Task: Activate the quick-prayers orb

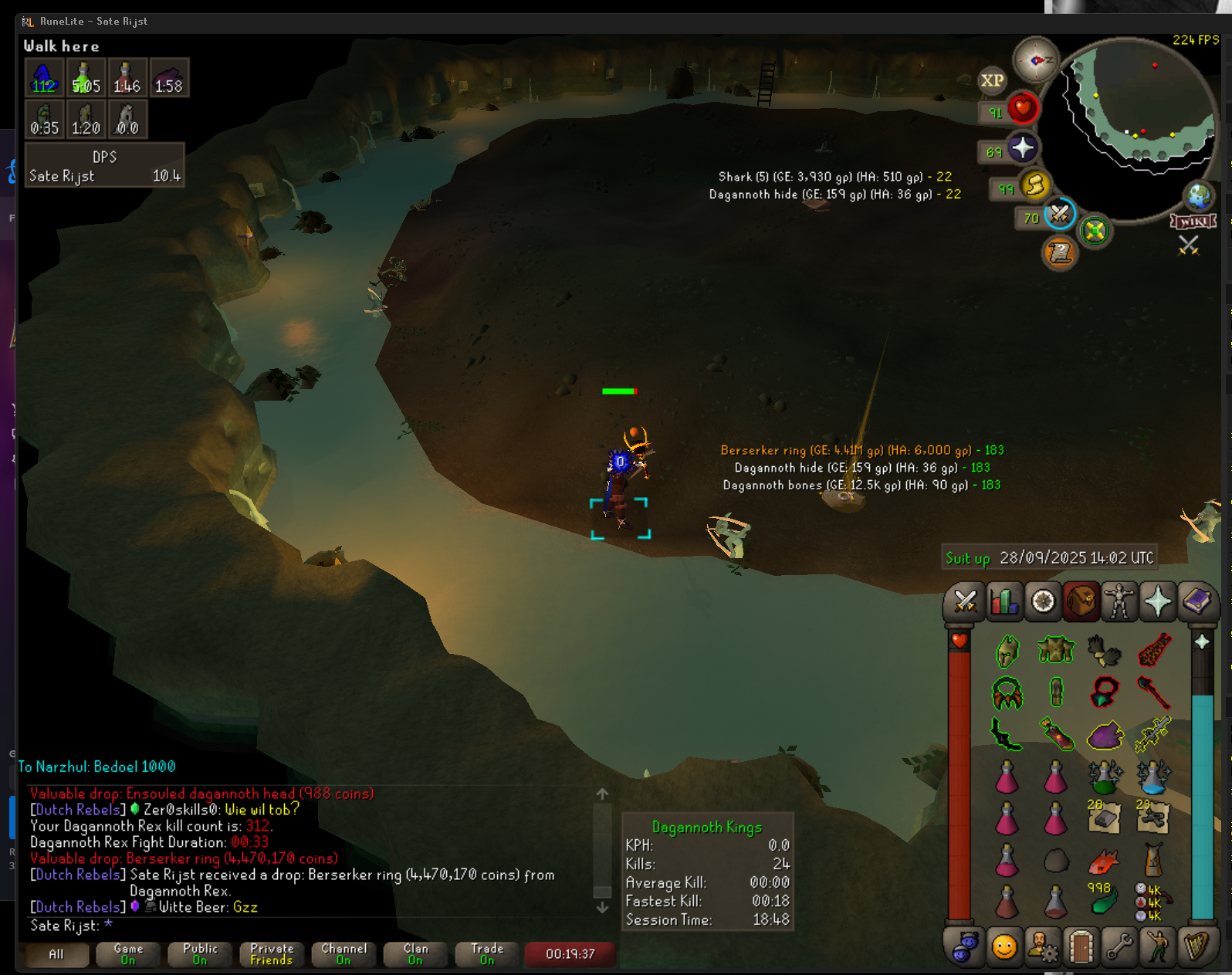Action: (x=1023, y=148)
